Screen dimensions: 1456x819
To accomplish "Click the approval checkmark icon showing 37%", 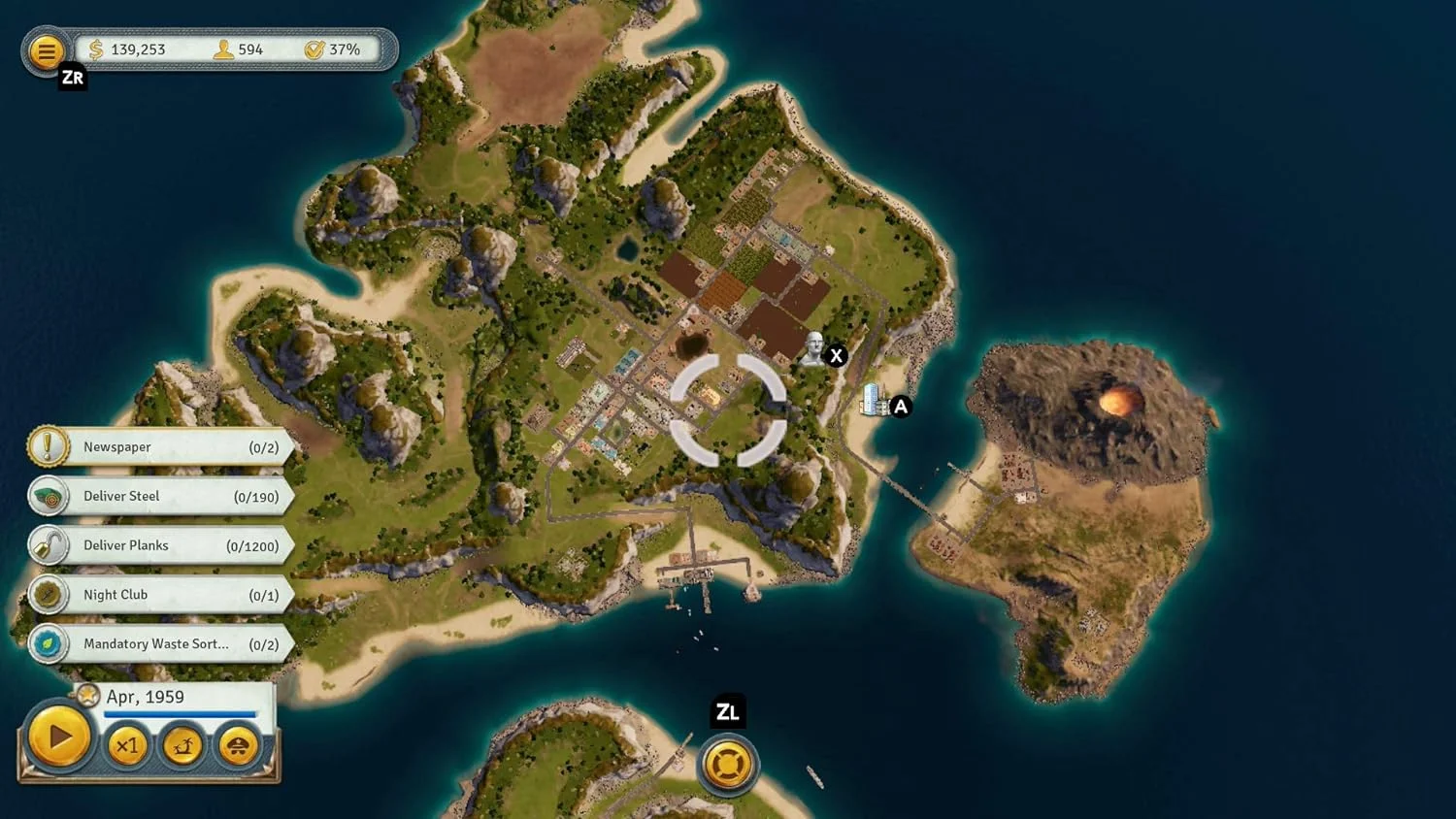I will point(313,48).
